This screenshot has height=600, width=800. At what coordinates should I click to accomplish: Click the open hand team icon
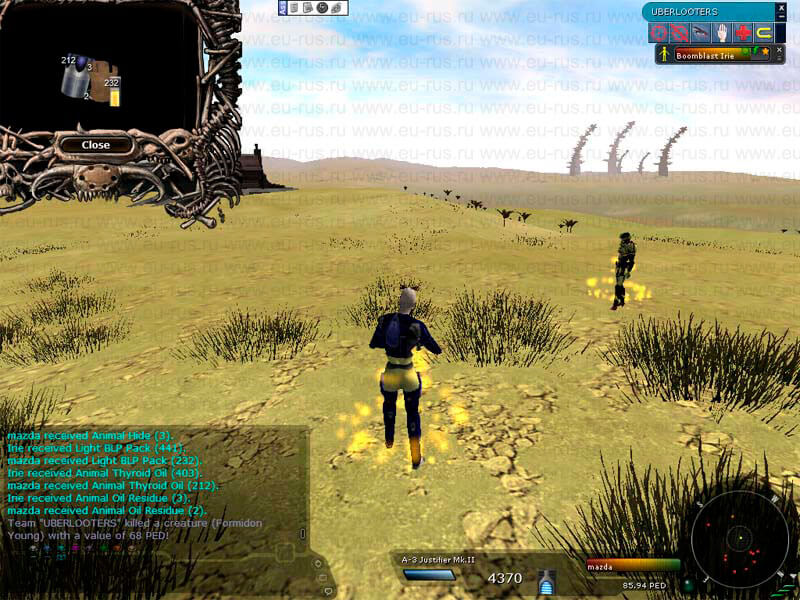click(x=721, y=33)
